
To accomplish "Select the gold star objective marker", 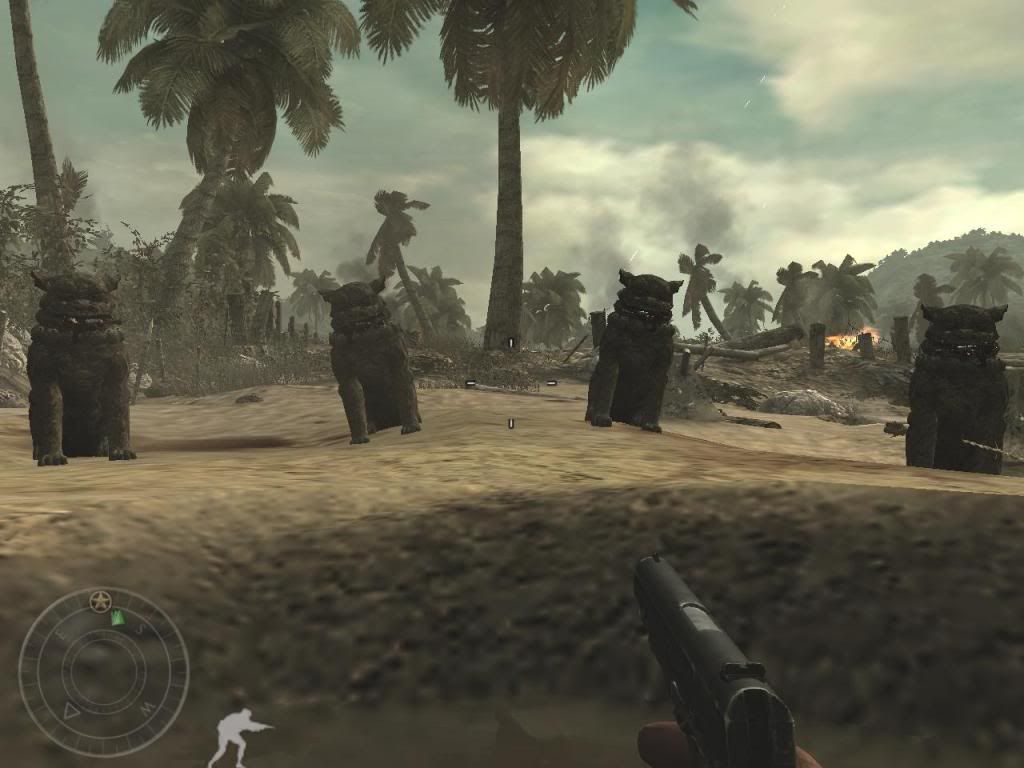I will point(98,600).
